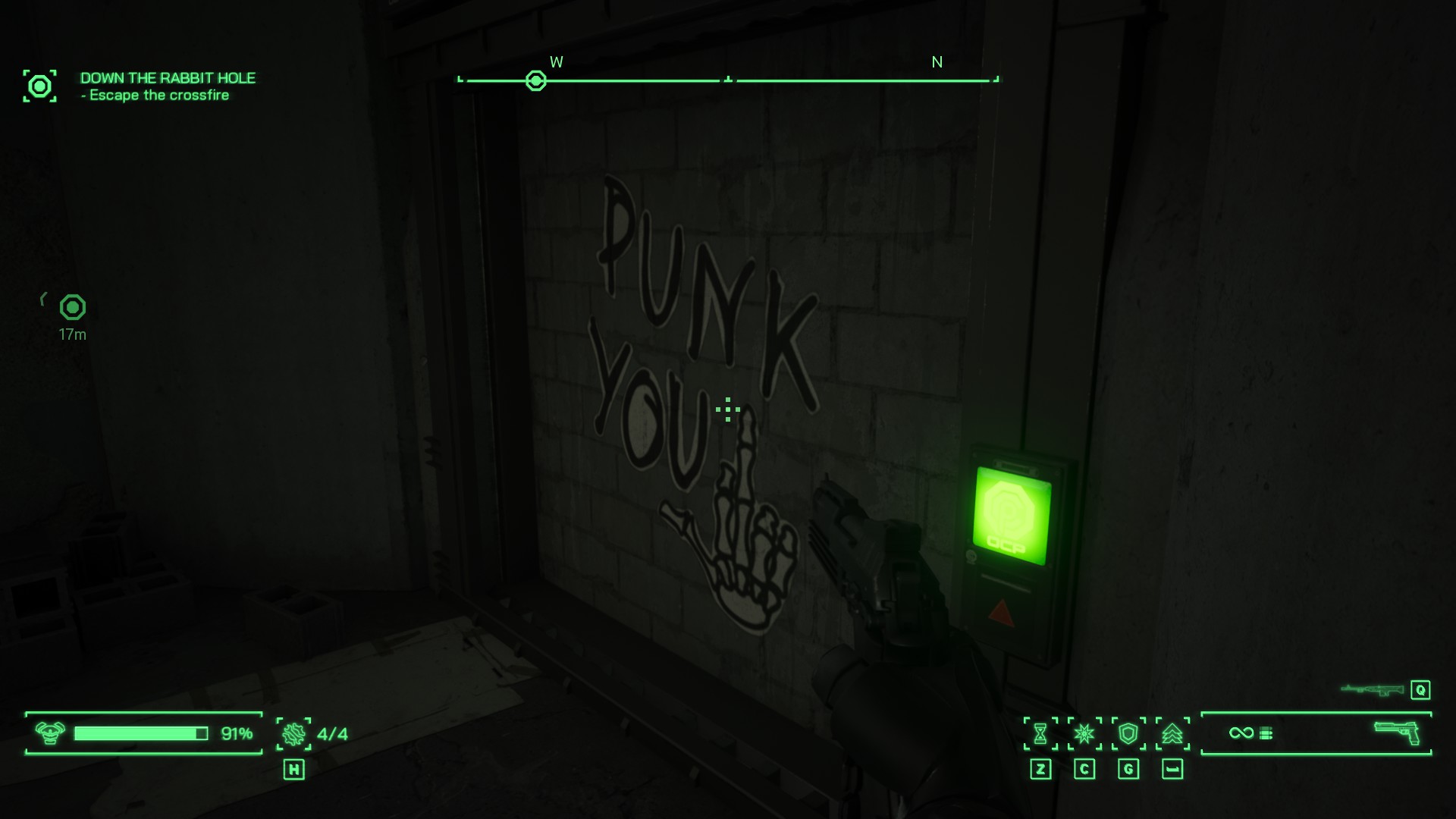Trigger the starburst shockwave ability
This screenshot has width=1456, height=819.
(x=1084, y=733)
